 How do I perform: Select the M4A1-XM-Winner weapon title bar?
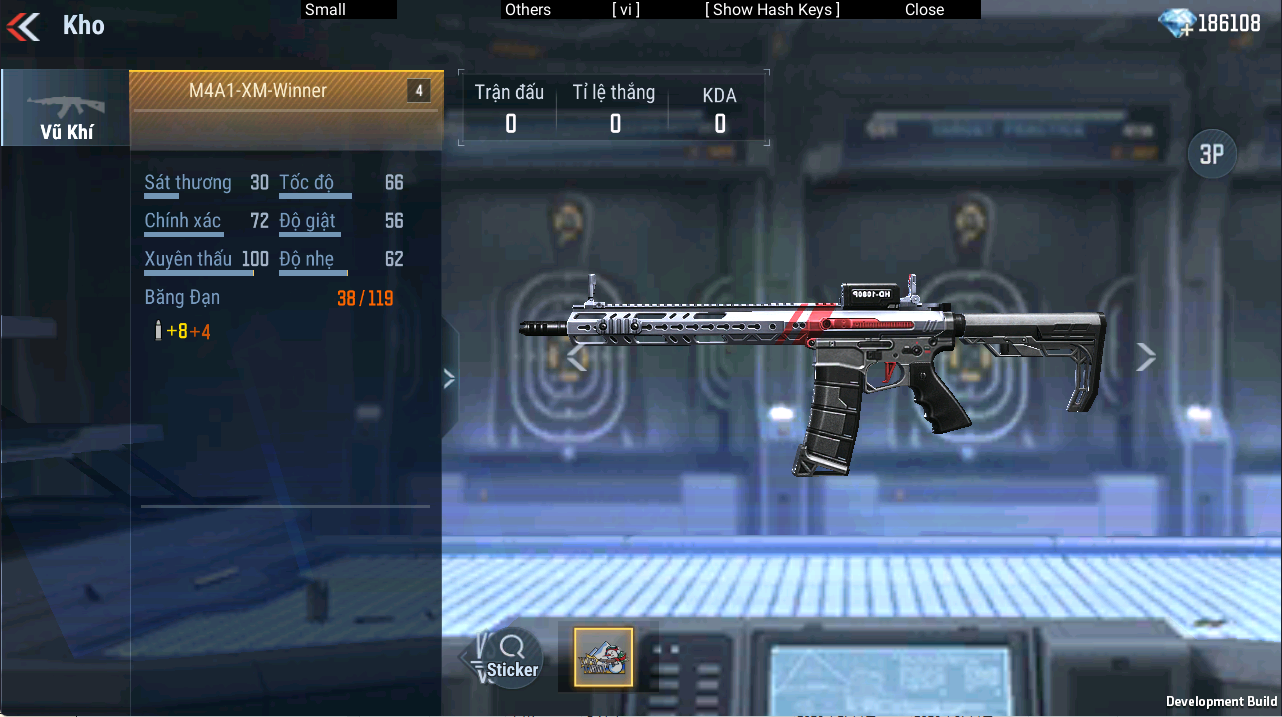point(286,91)
